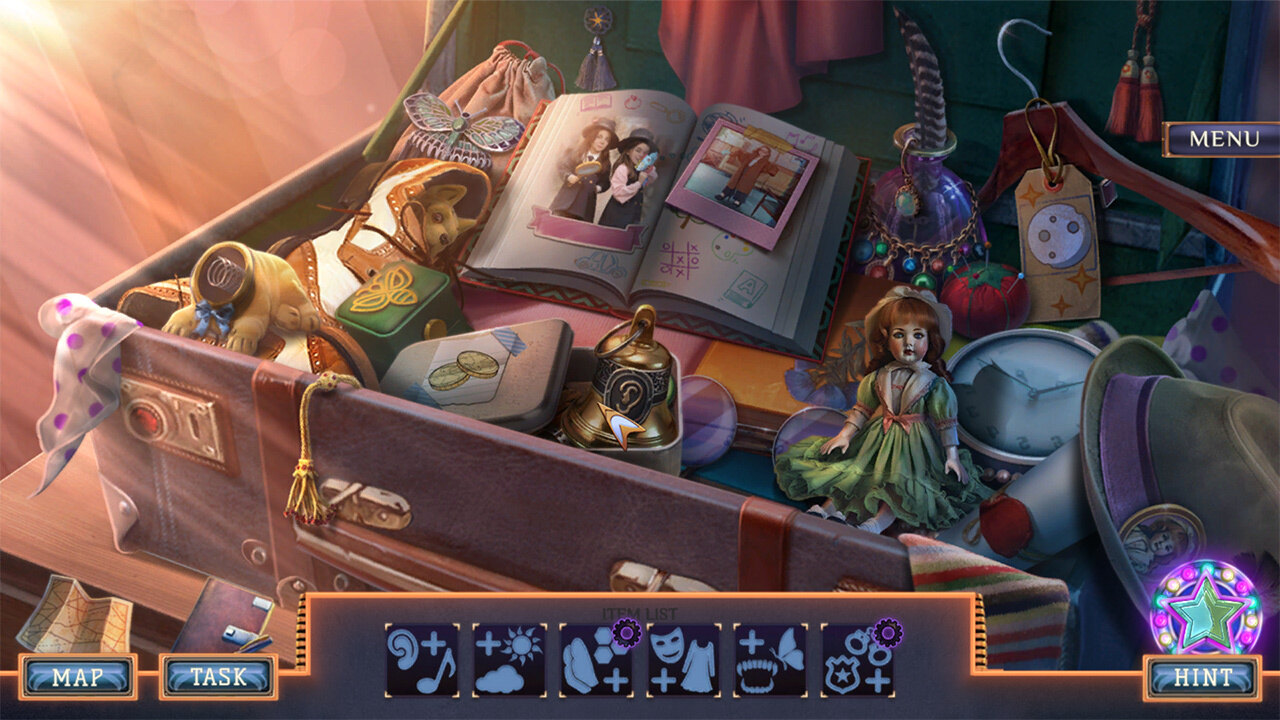
Task: Open the Menu button
Action: pos(1223,139)
